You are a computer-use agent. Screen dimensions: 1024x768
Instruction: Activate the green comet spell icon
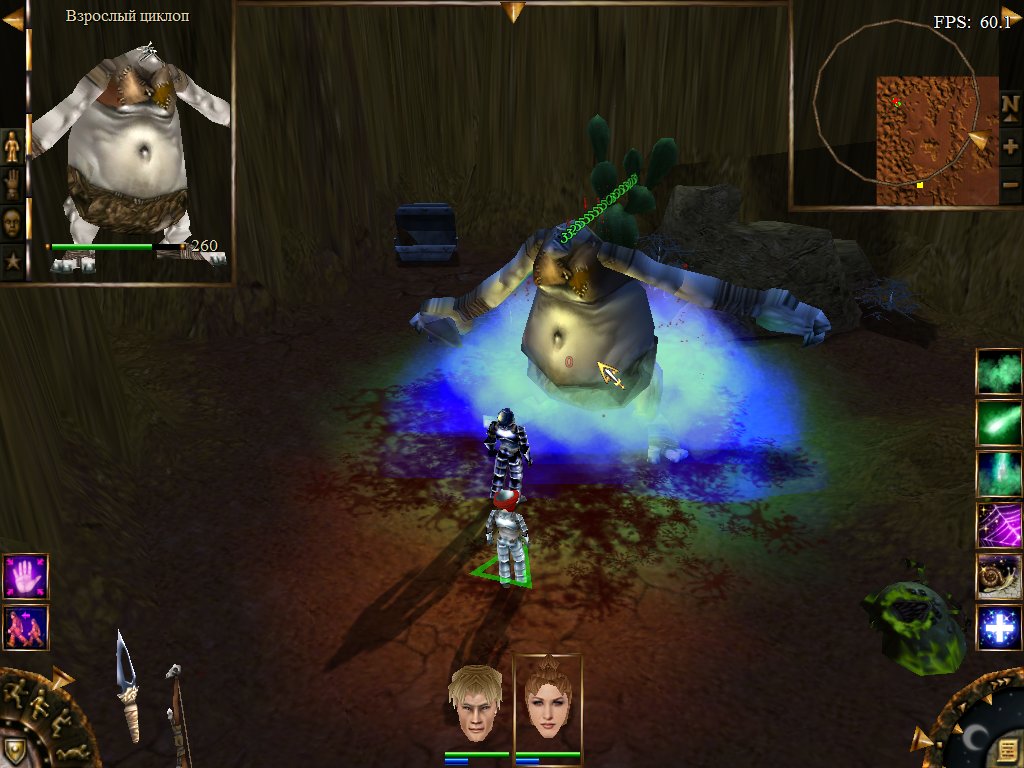pos(999,423)
